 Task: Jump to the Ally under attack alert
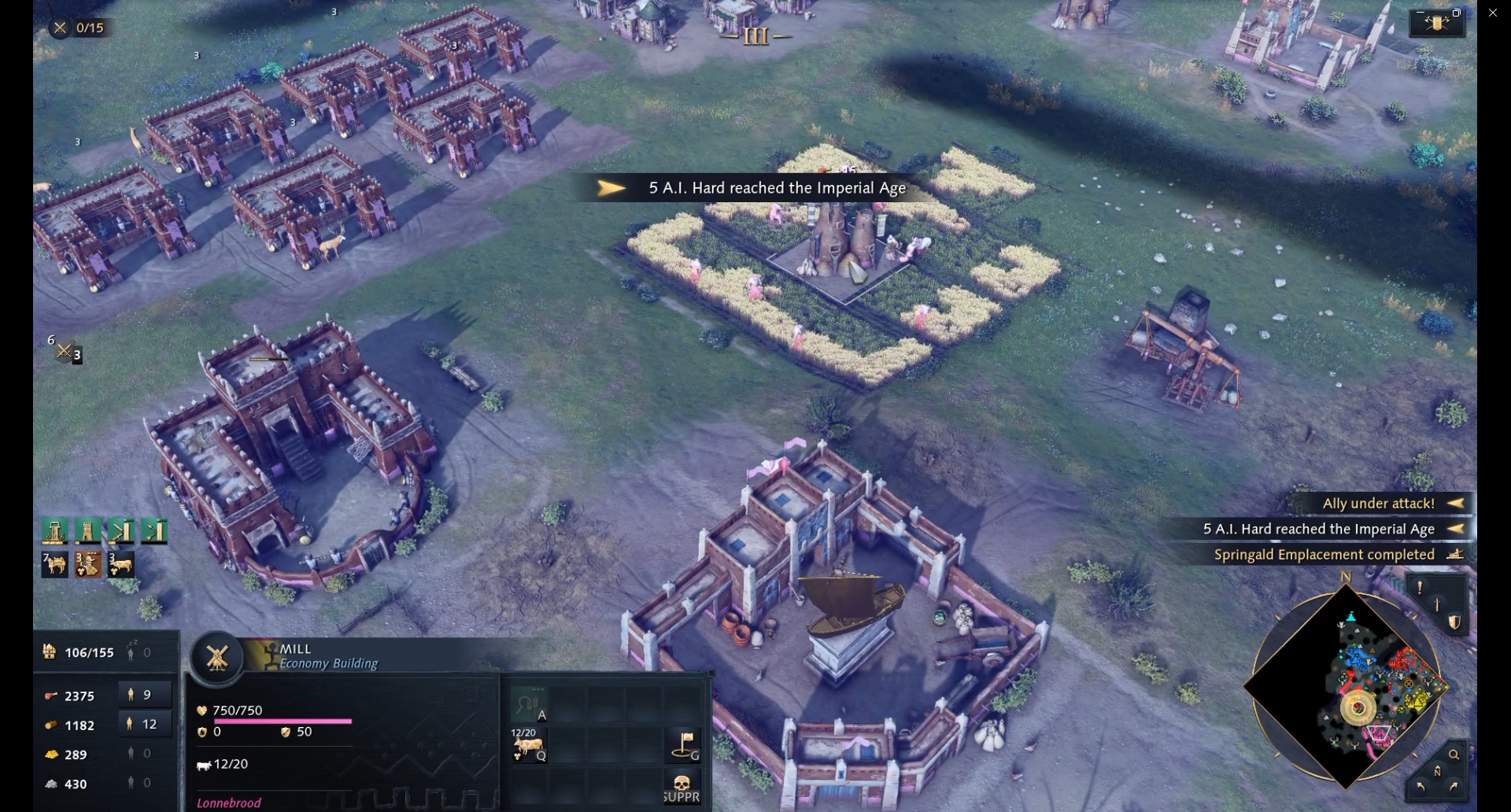click(x=1379, y=504)
